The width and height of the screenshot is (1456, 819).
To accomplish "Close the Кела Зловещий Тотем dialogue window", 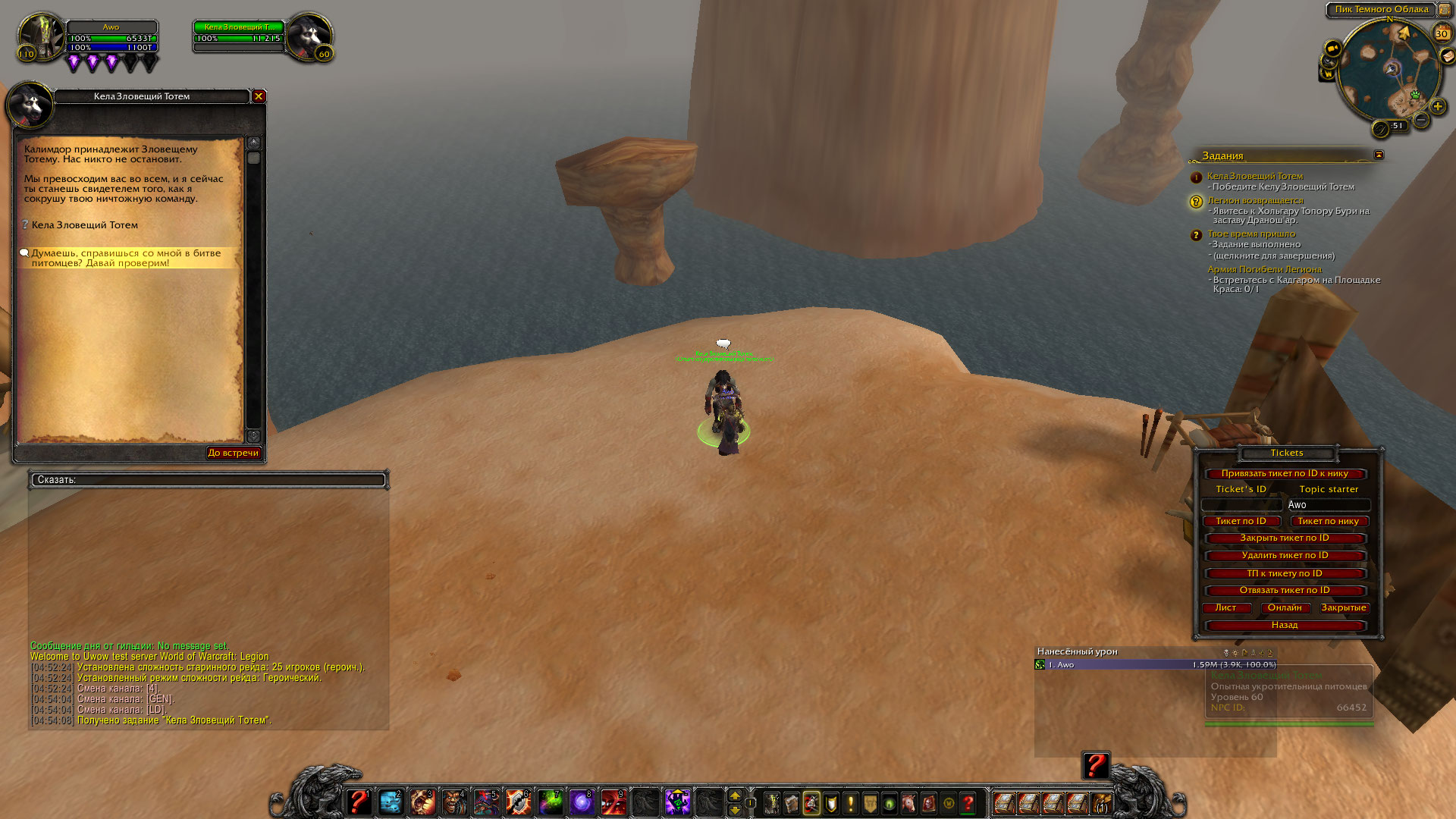I will click(x=259, y=96).
